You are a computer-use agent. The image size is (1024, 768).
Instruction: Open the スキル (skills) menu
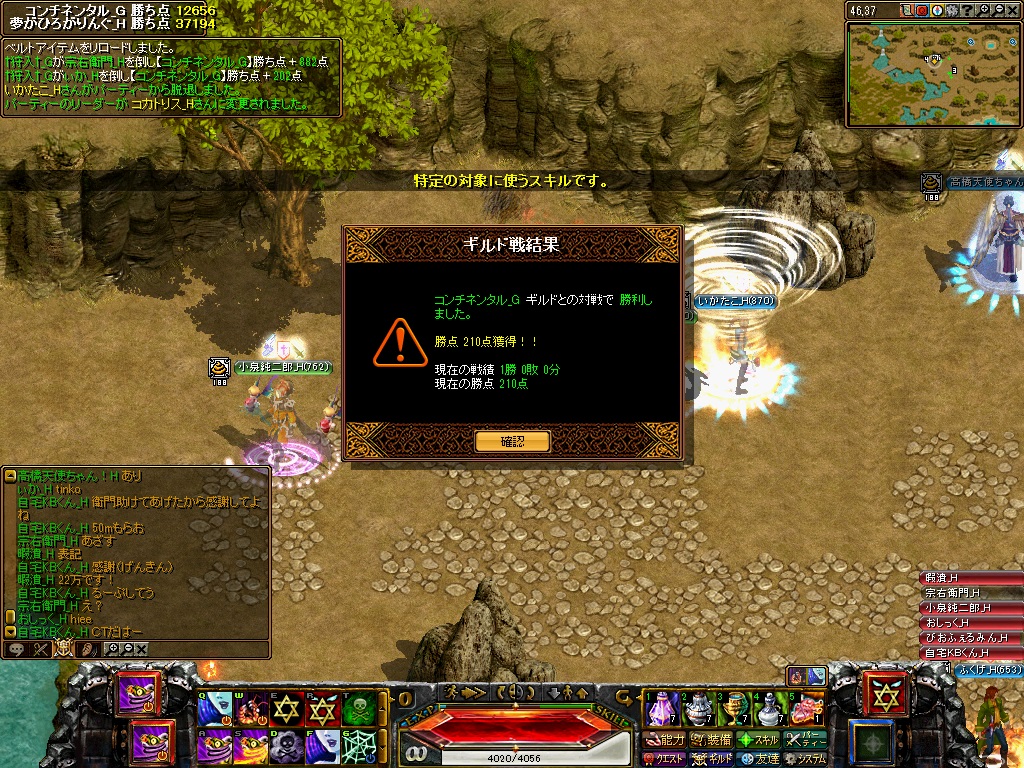[x=757, y=740]
